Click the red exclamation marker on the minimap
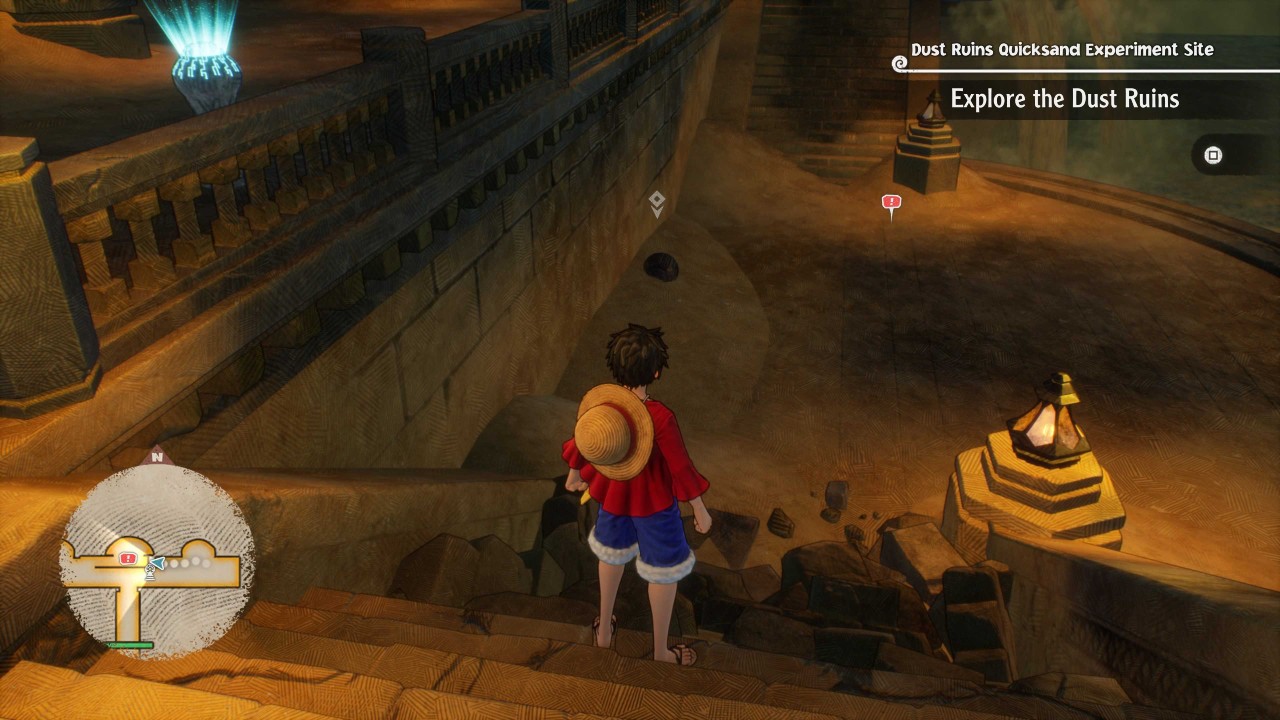This screenshot has height=720, width=1280. 128,558
